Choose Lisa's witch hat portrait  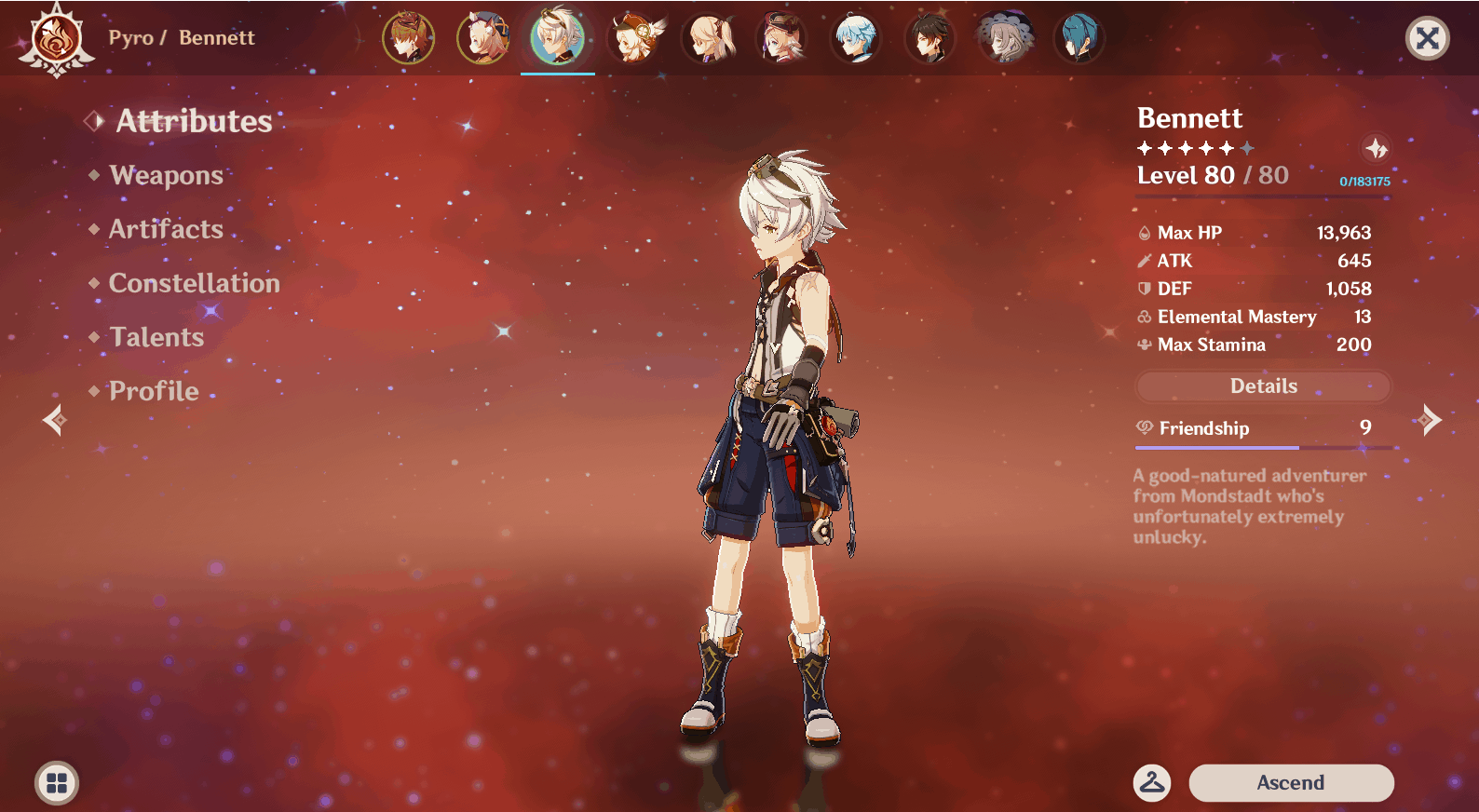pyautogui.click(x=1005, y=38)
